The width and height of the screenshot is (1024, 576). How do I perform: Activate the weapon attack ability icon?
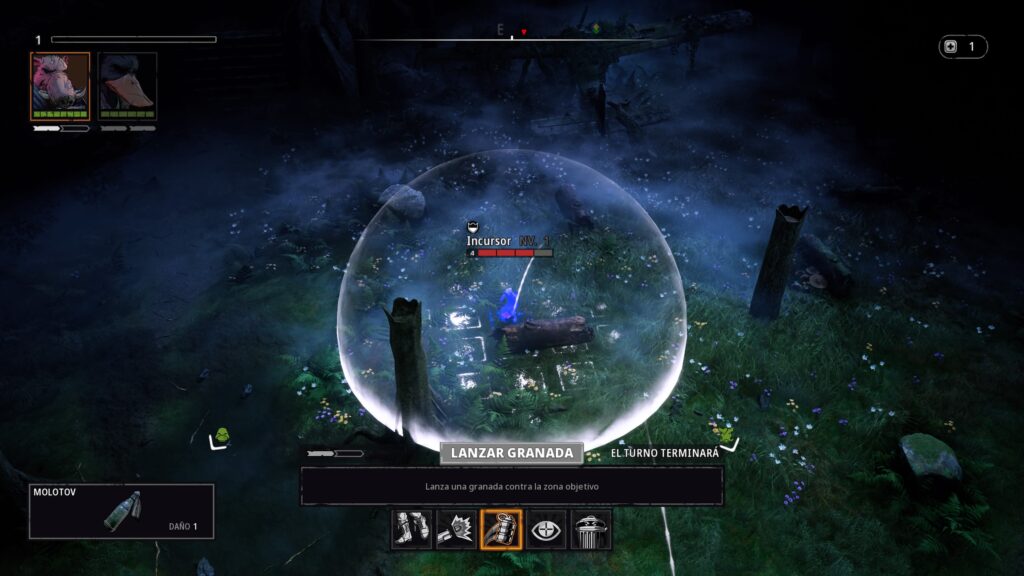point(456,529)
